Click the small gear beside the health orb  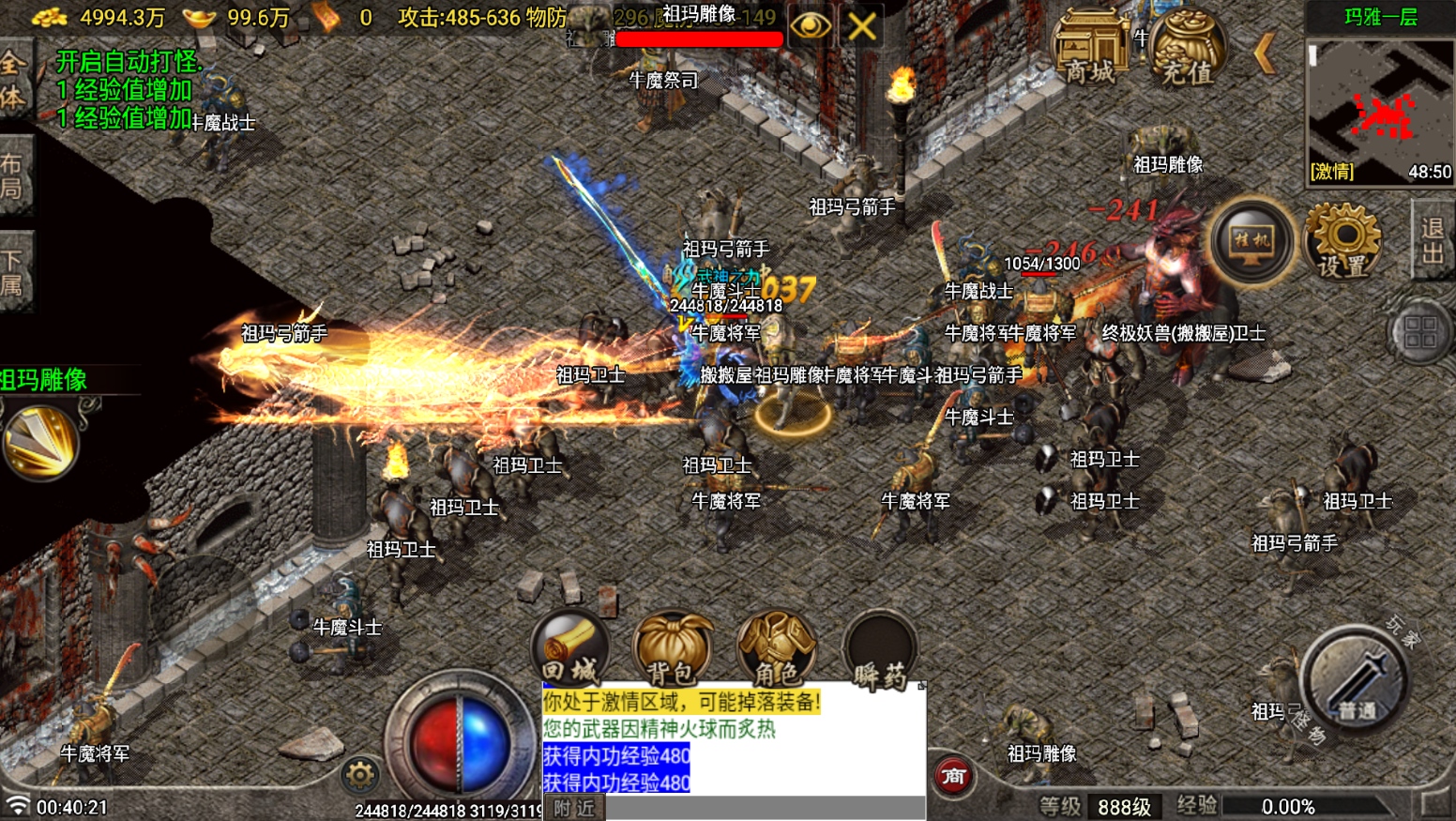coord(360,775)
